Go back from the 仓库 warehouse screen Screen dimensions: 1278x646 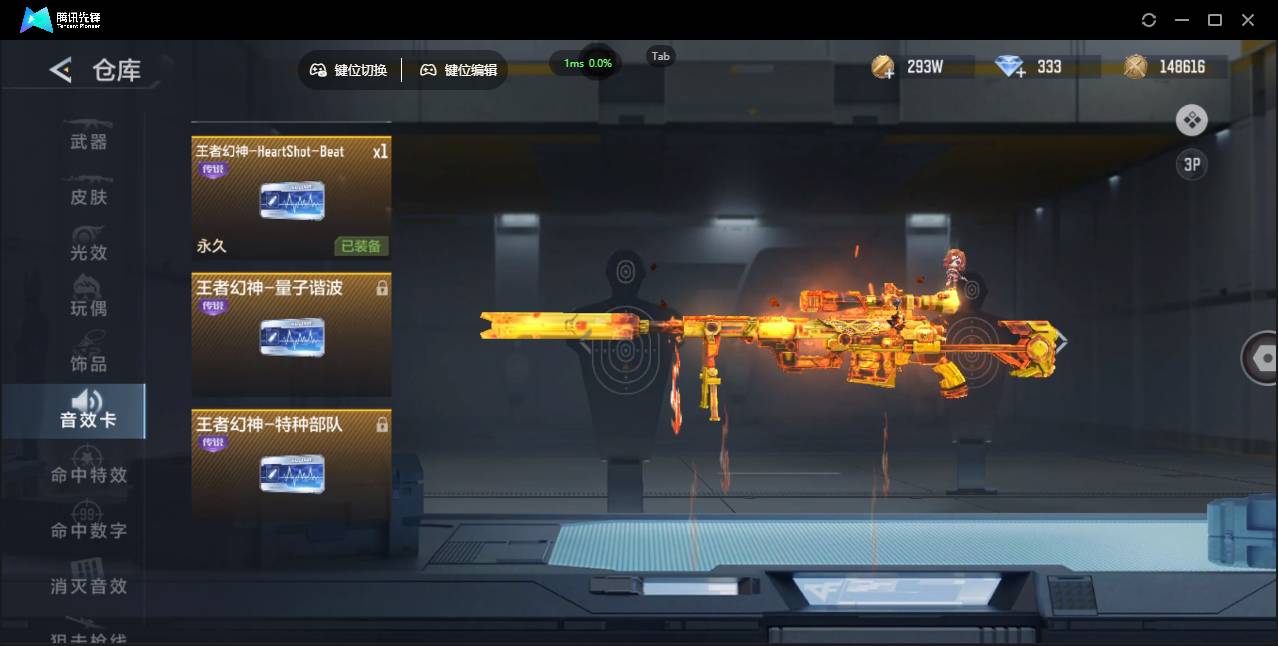pyautogui.click(x=61, y=70)
